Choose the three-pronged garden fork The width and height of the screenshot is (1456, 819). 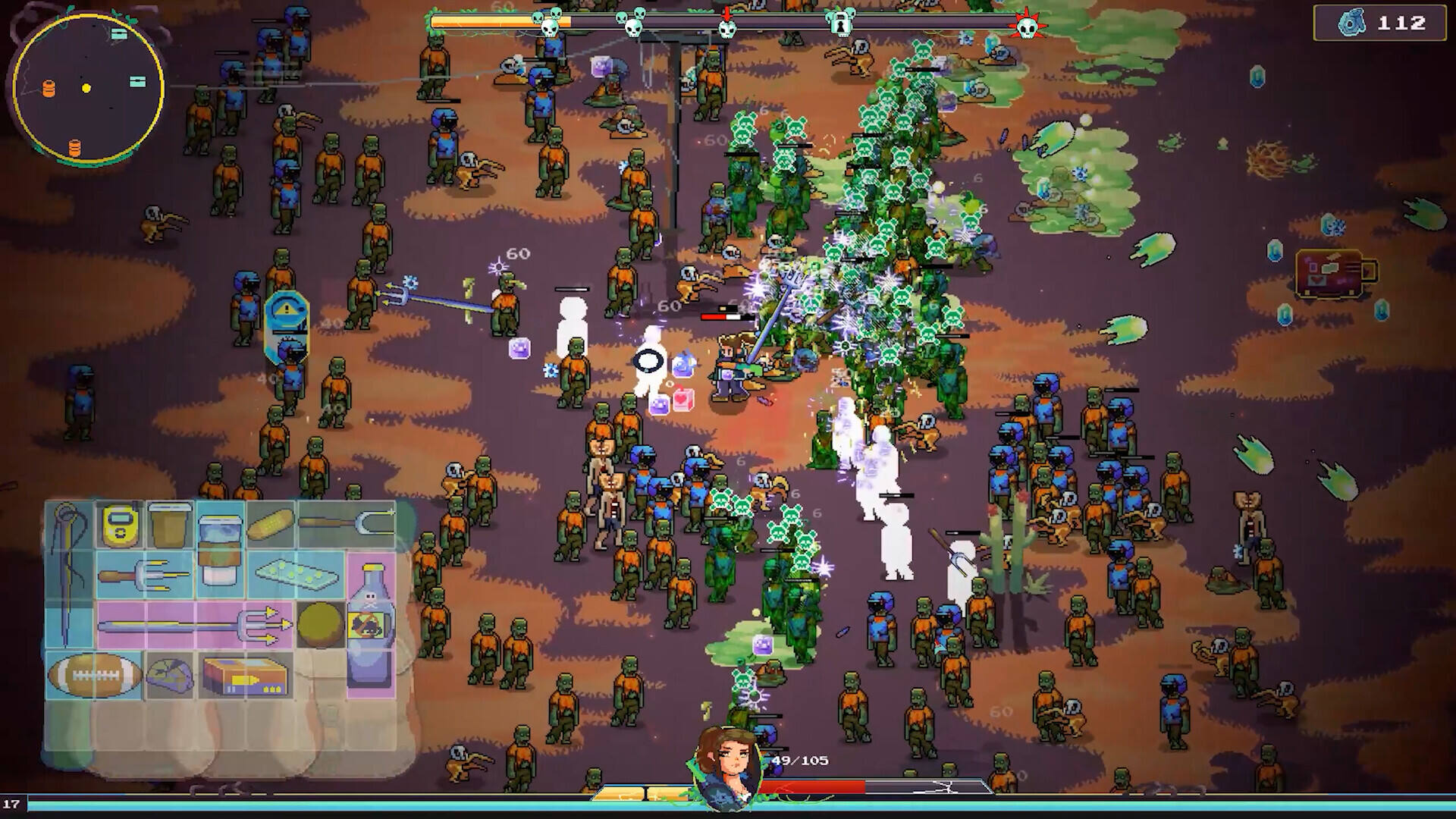pyautogui.click(x=144, y=576)
